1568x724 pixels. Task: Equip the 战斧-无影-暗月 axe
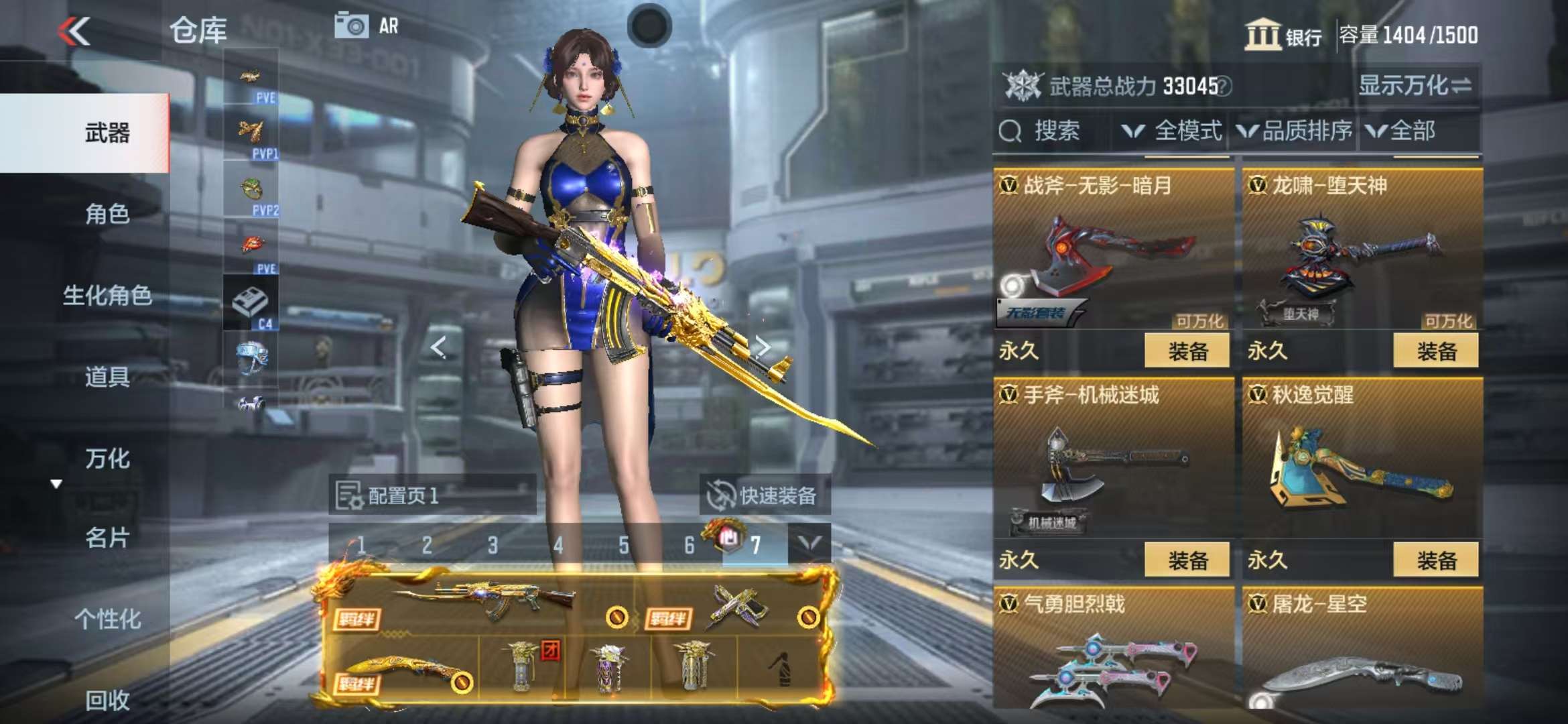pyautogui.click(x=1187, y=351)
